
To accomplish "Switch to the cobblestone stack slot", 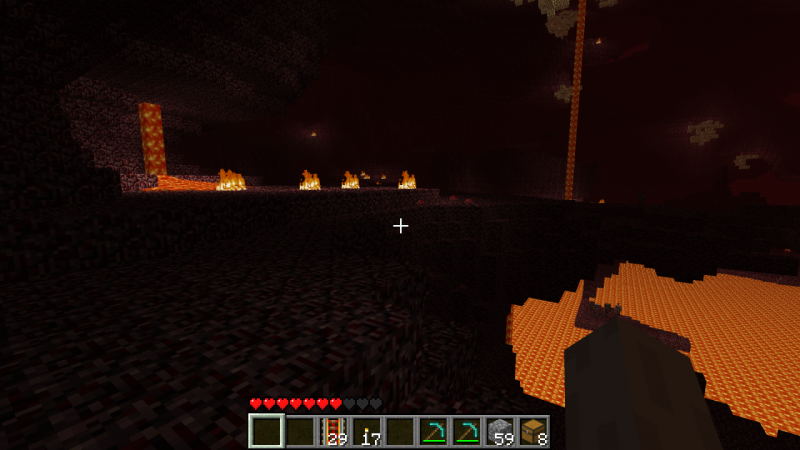I will point(499,432).
